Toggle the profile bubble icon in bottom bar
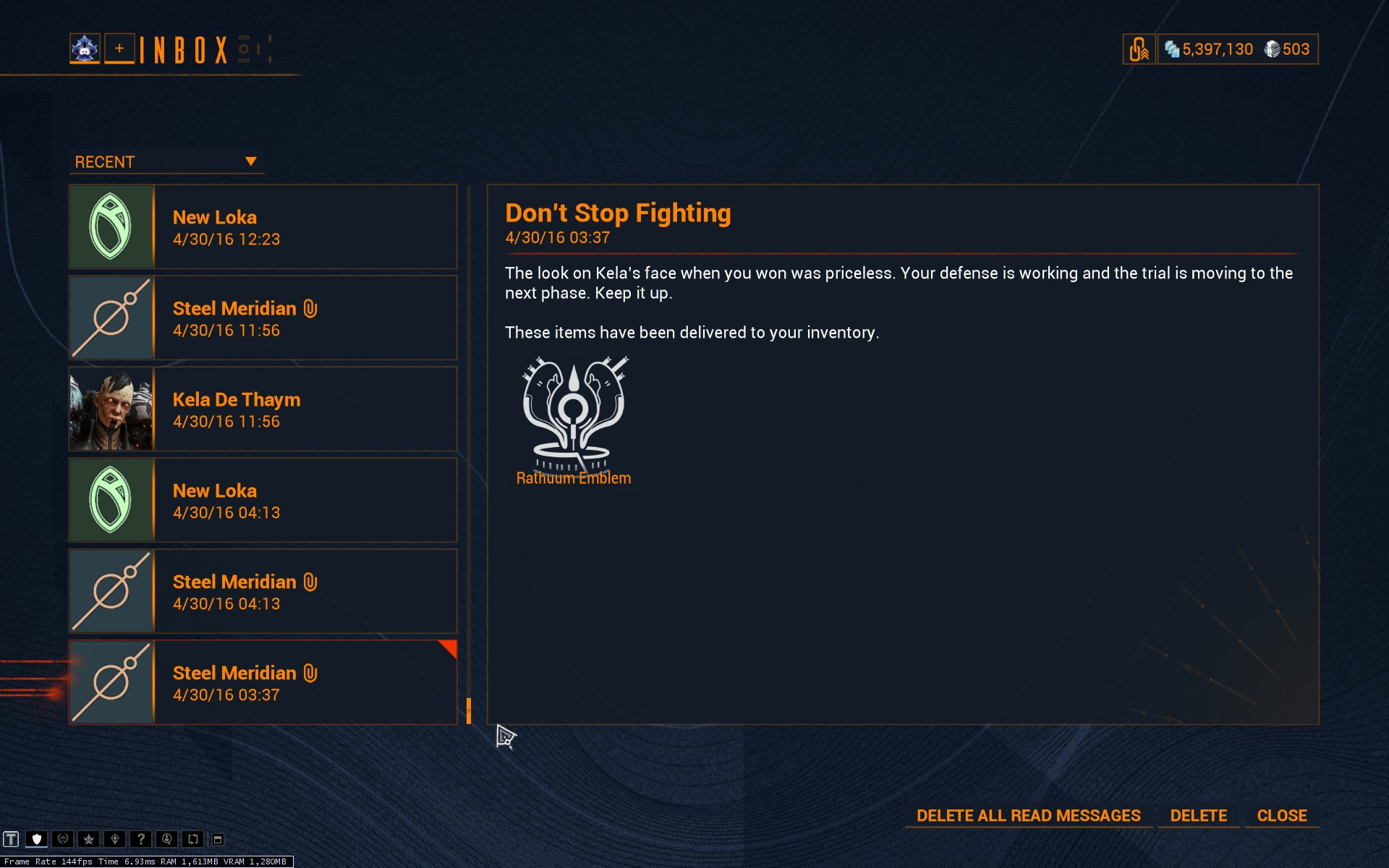The image size is (1389, 868). 166,838
